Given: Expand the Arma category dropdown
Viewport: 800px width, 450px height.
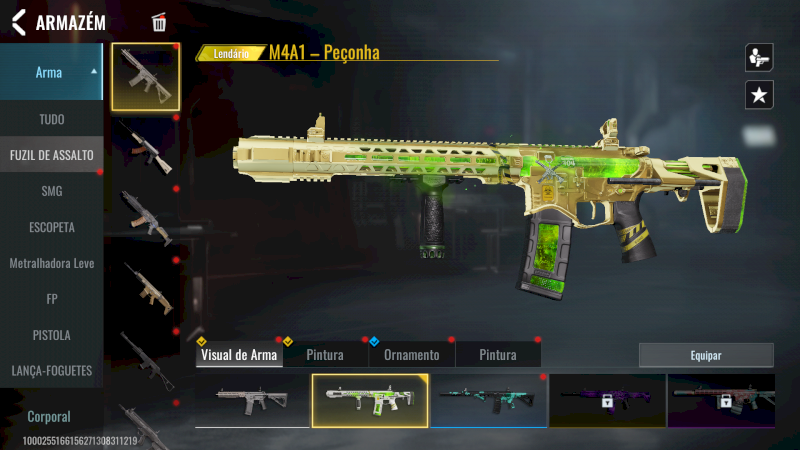Looking at the screenshot, I should click(x=51, y=72).
